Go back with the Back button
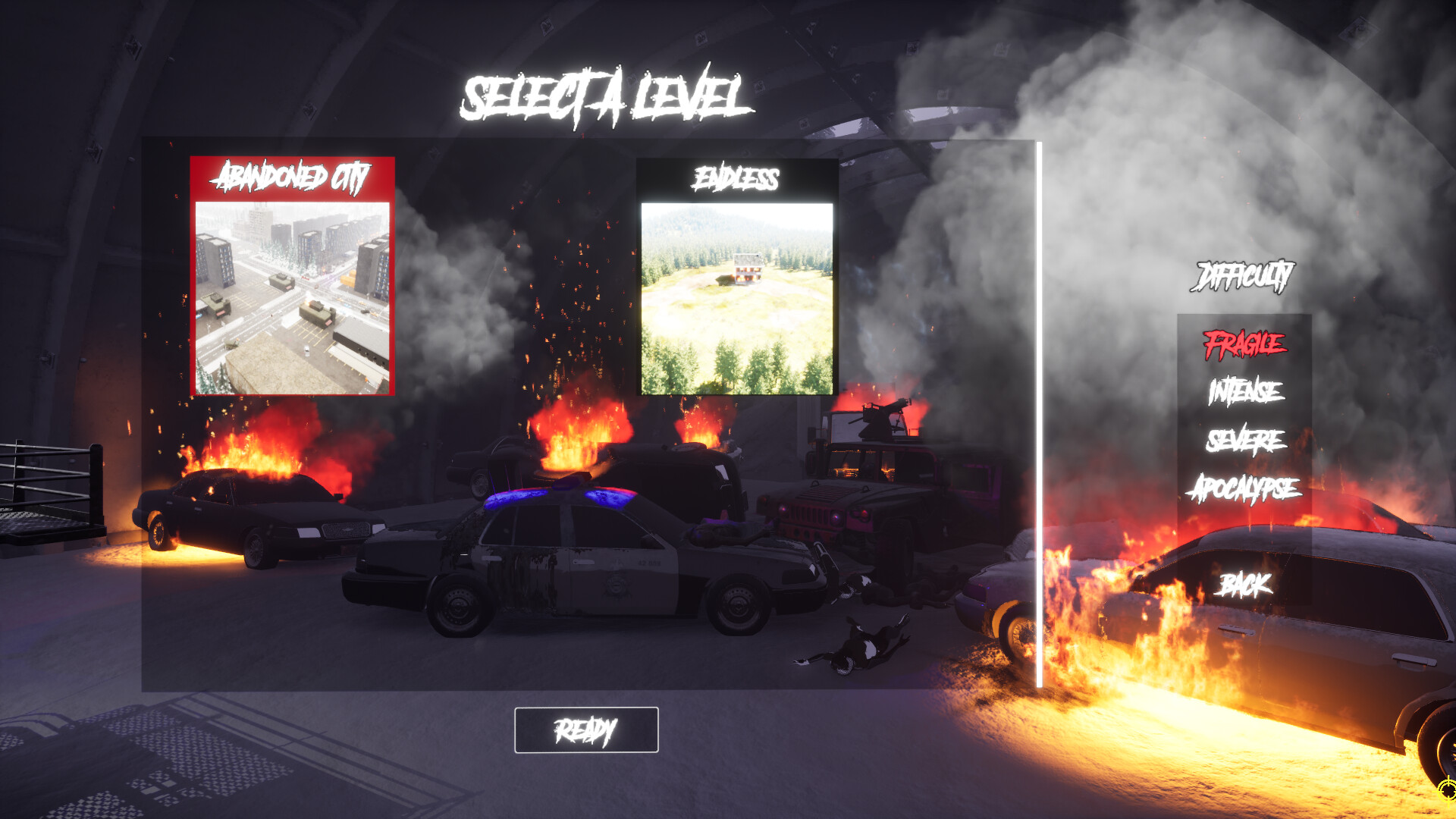 1245,585
